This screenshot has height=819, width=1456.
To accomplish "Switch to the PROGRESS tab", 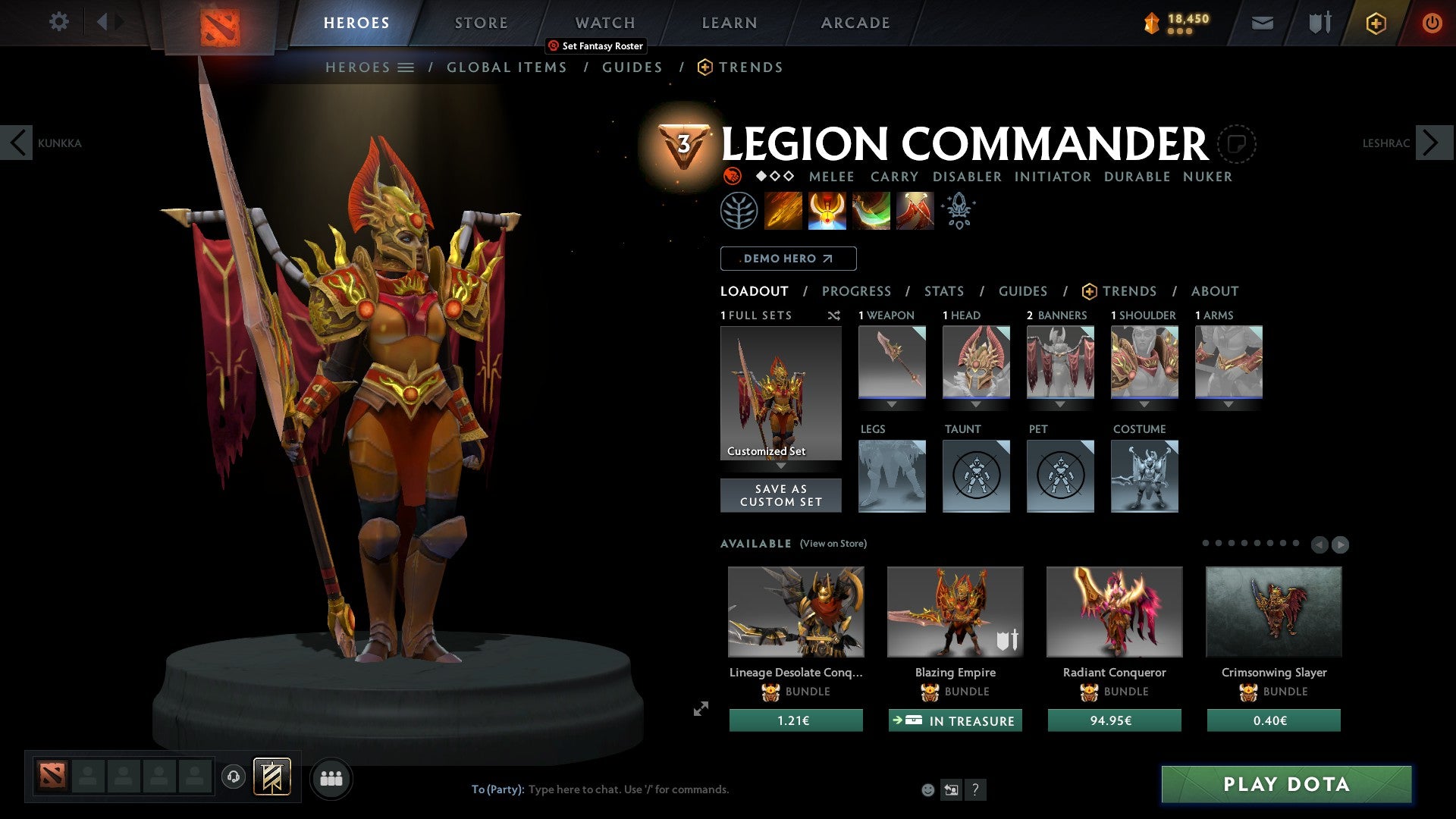I will [857, 291].
